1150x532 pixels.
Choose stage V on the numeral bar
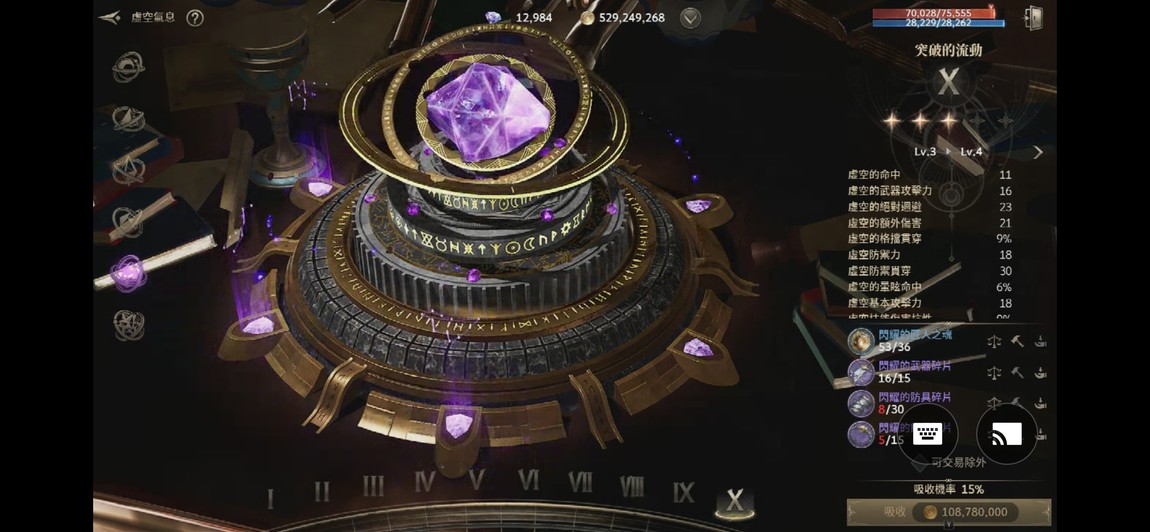pyautogui.click(x=477, y=480)
